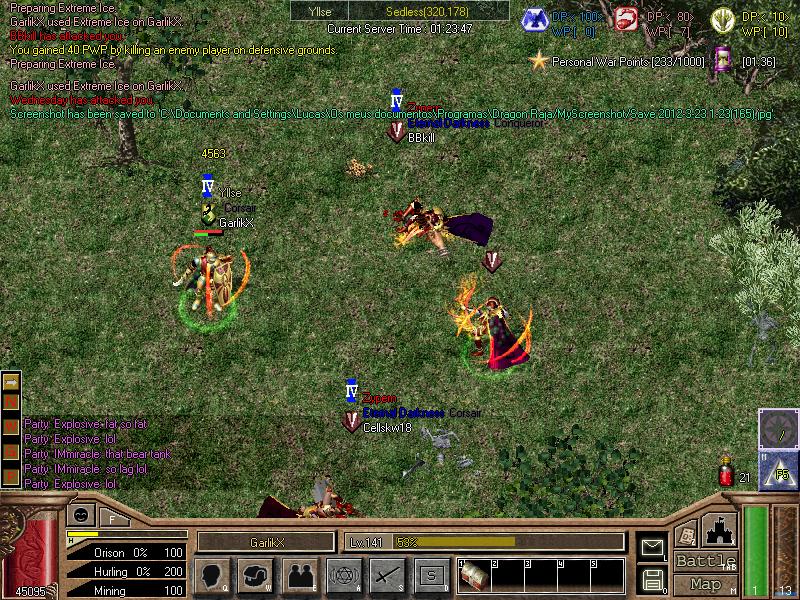Open the bag inventory button
The width and height of the screenshot is (800, 600).
point(256,575)
